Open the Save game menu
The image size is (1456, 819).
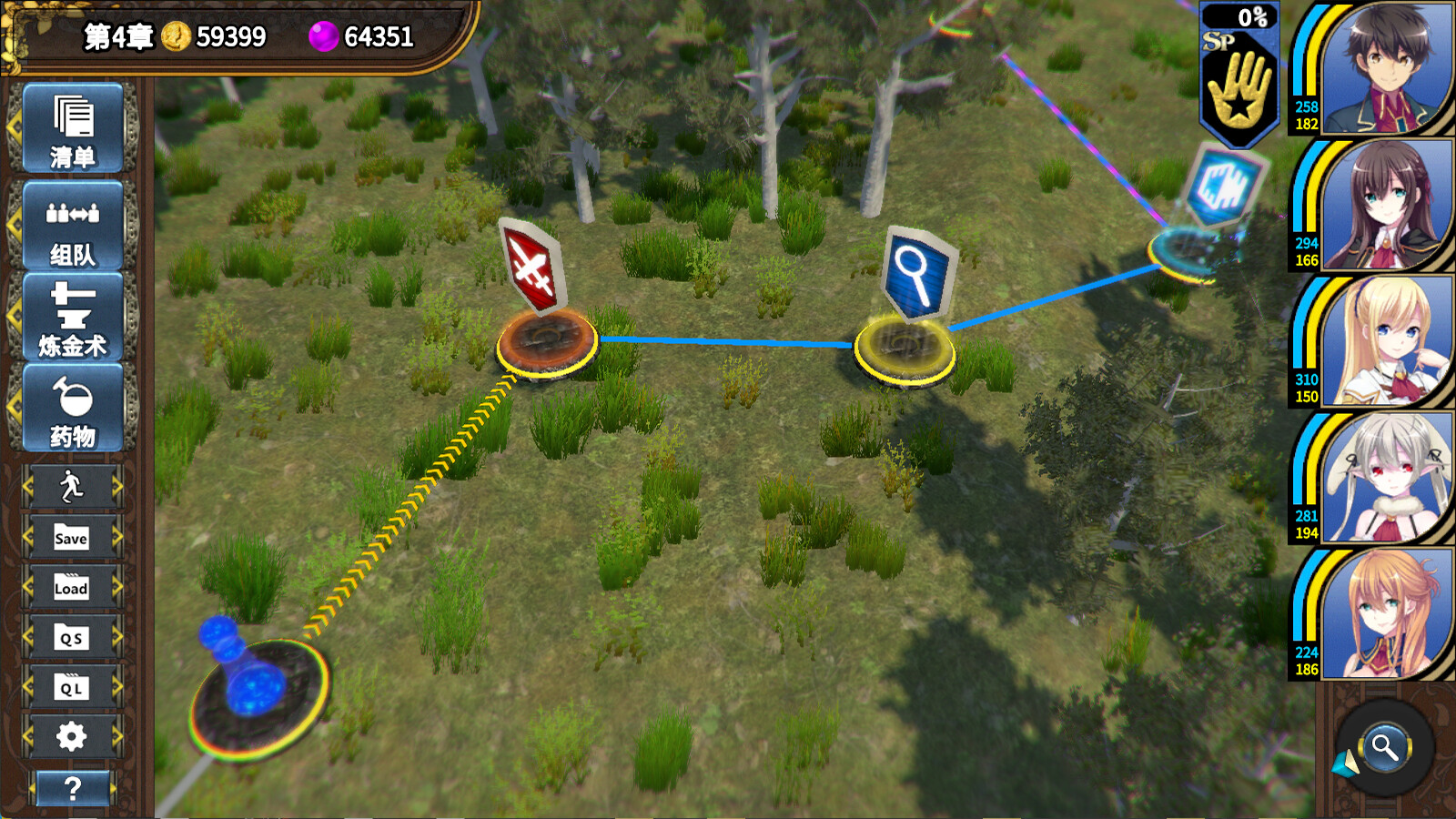pos(72,538)
